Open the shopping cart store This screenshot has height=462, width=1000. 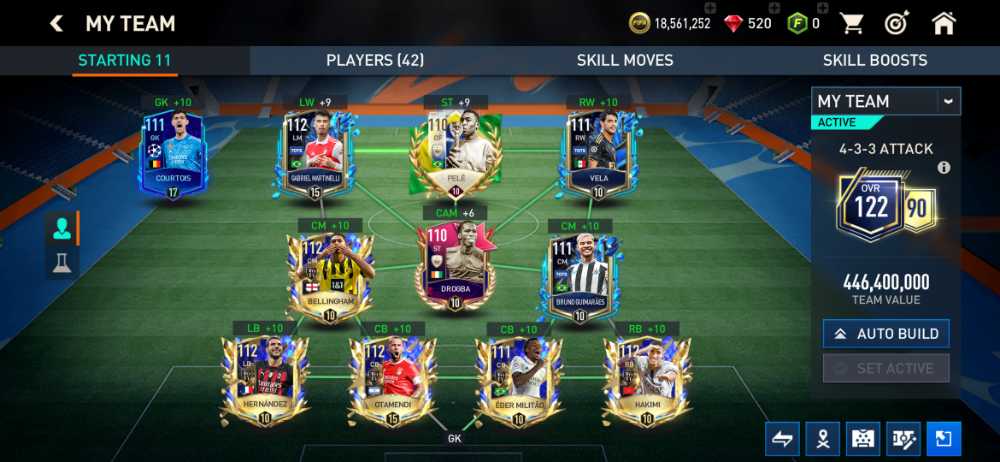[851, 23]
